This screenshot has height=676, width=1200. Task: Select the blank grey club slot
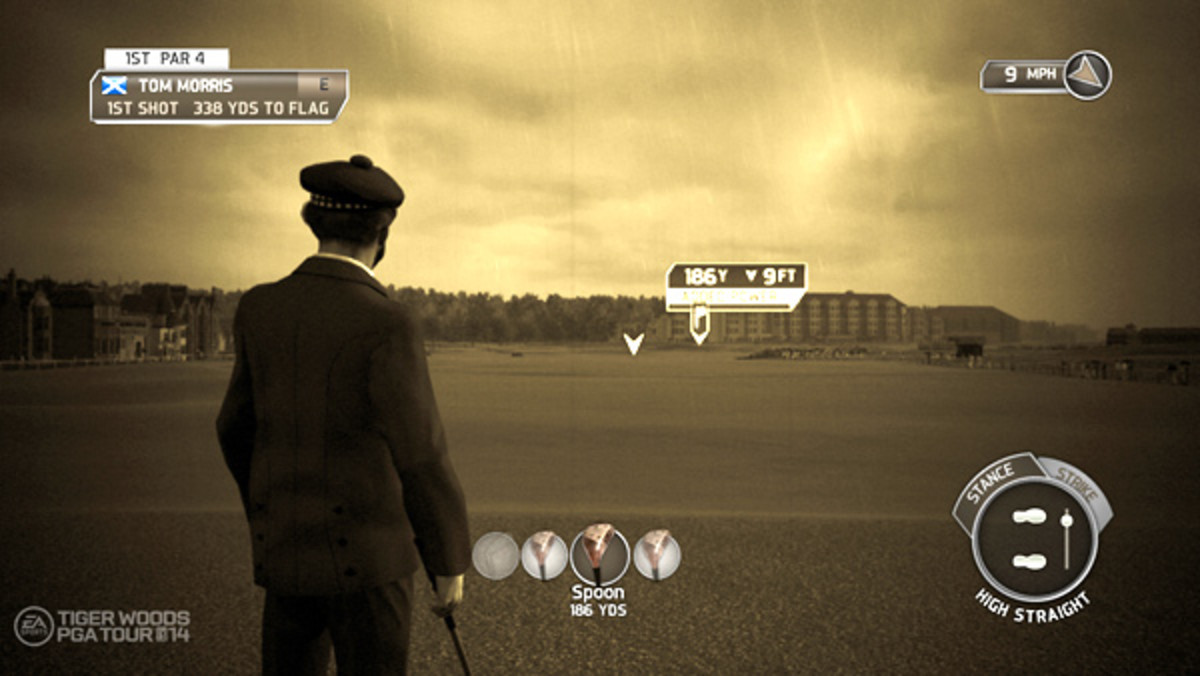click(495, 555)
